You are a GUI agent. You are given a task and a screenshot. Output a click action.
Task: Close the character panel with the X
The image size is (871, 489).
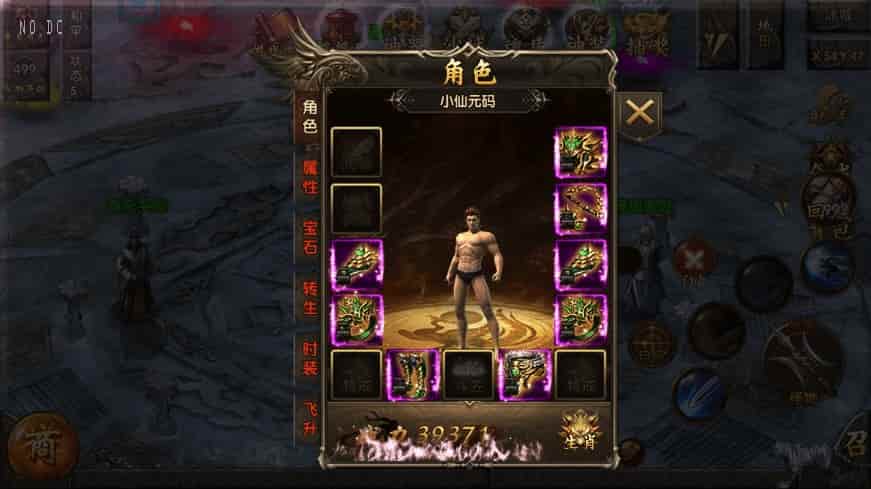tap(639, 113)
